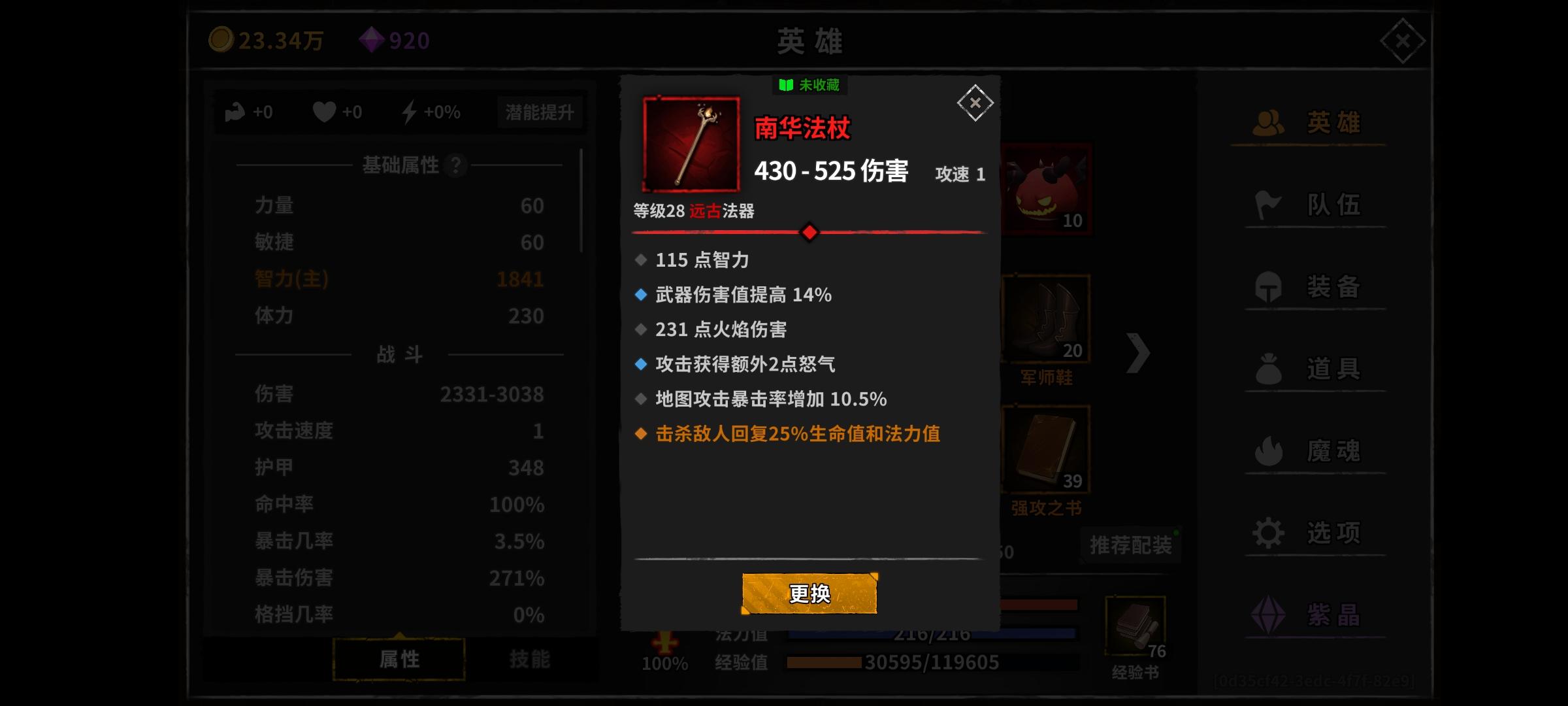This screenshot has width=1568, height=706.
Task: Click the 潜能提升 potential boost button
Action: 540,111
